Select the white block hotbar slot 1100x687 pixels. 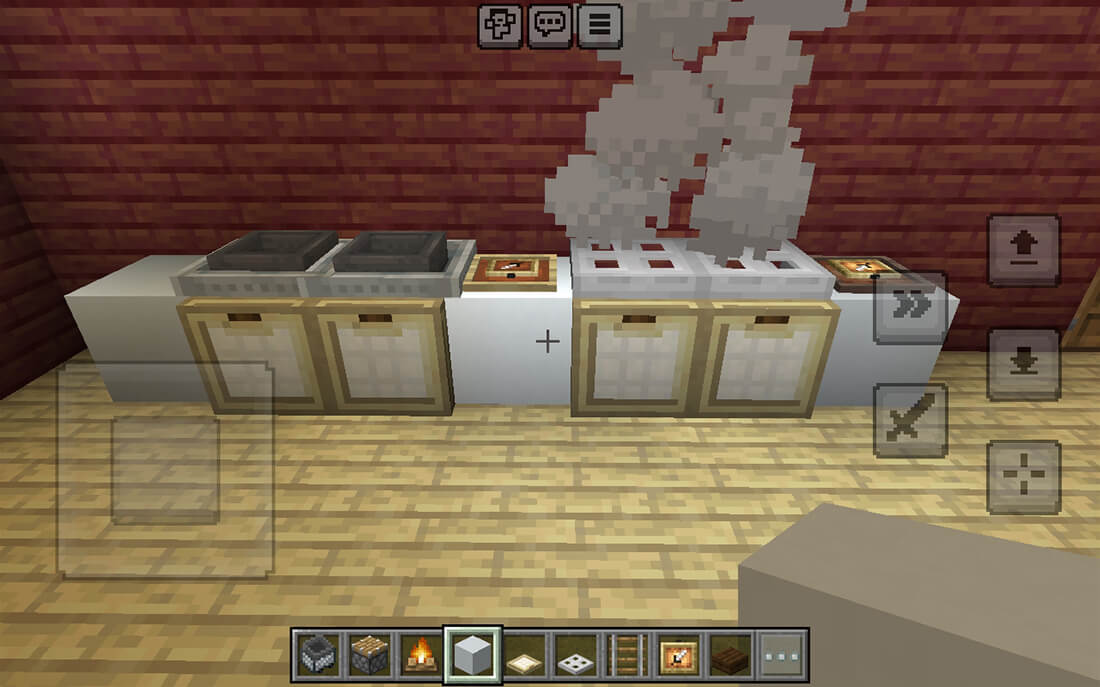pos(472,655)
